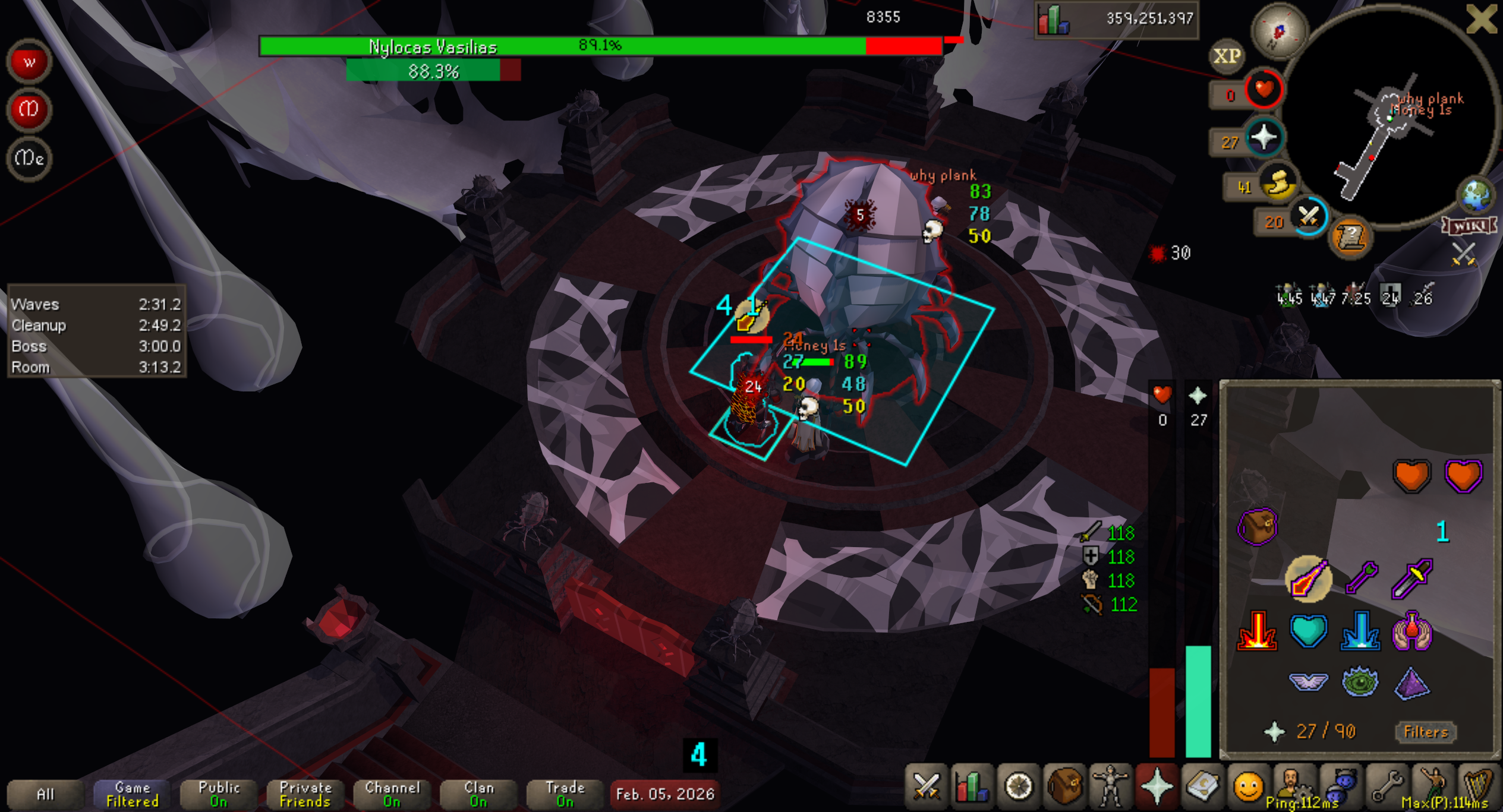Toggle the teal heart prayer
1503x812 pixels.
click(1308, 631)
